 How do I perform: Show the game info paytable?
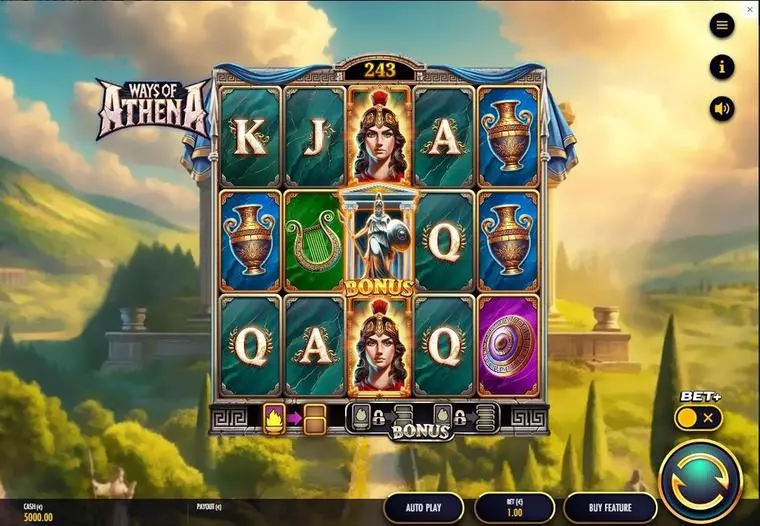click(x=722, y=67)
